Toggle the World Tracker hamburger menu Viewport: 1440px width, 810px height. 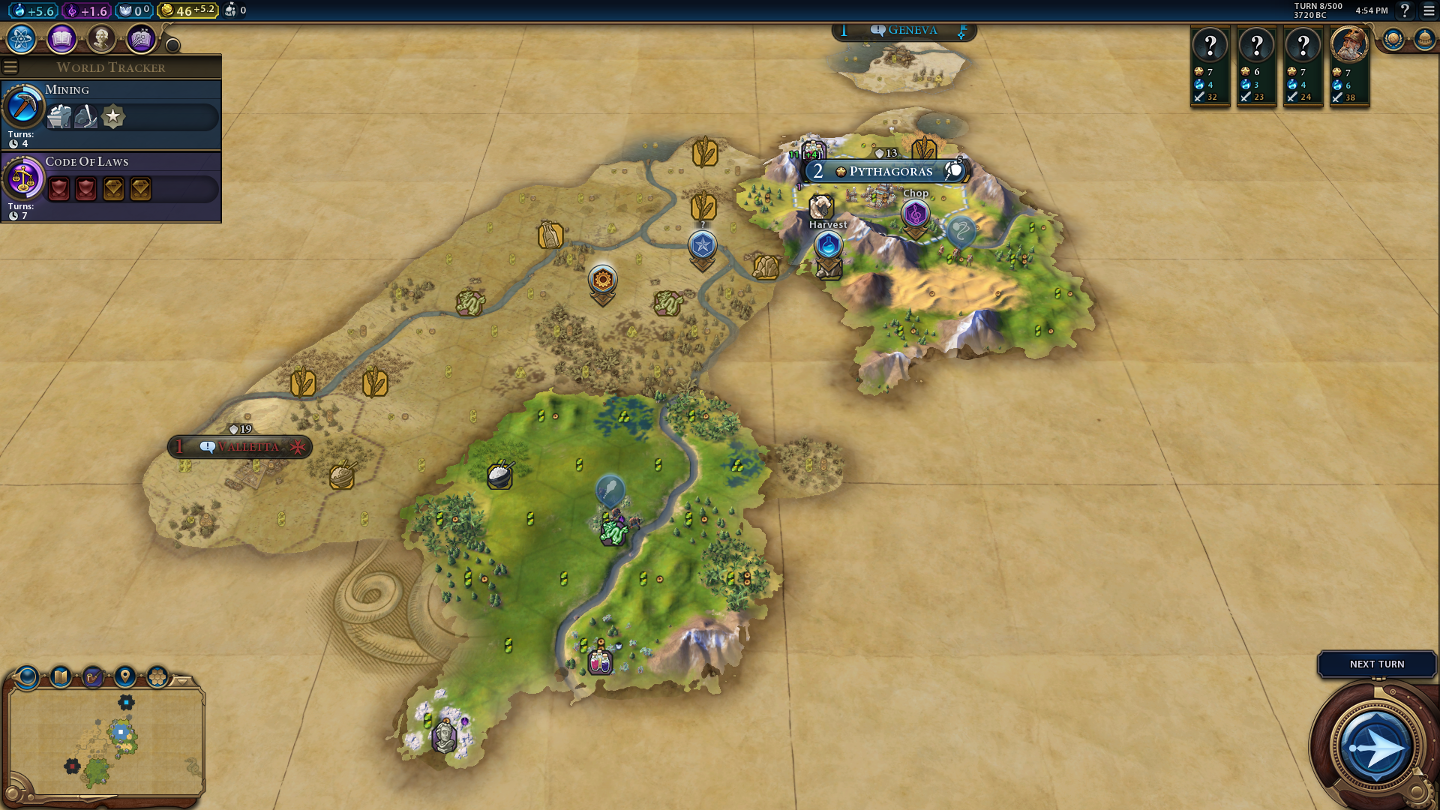click(x=11, y=67)
